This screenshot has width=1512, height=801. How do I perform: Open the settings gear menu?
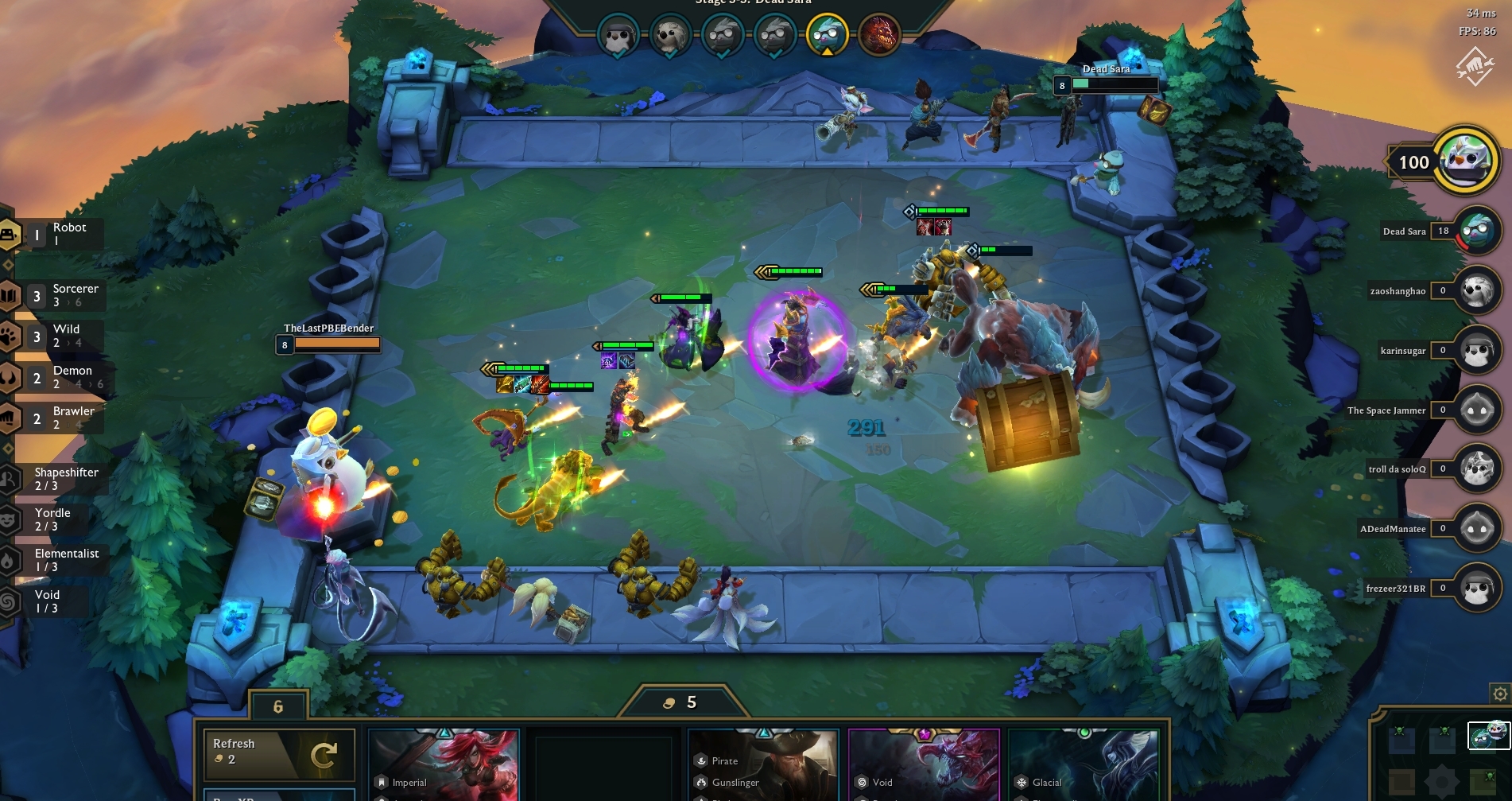coord(1502,694)
